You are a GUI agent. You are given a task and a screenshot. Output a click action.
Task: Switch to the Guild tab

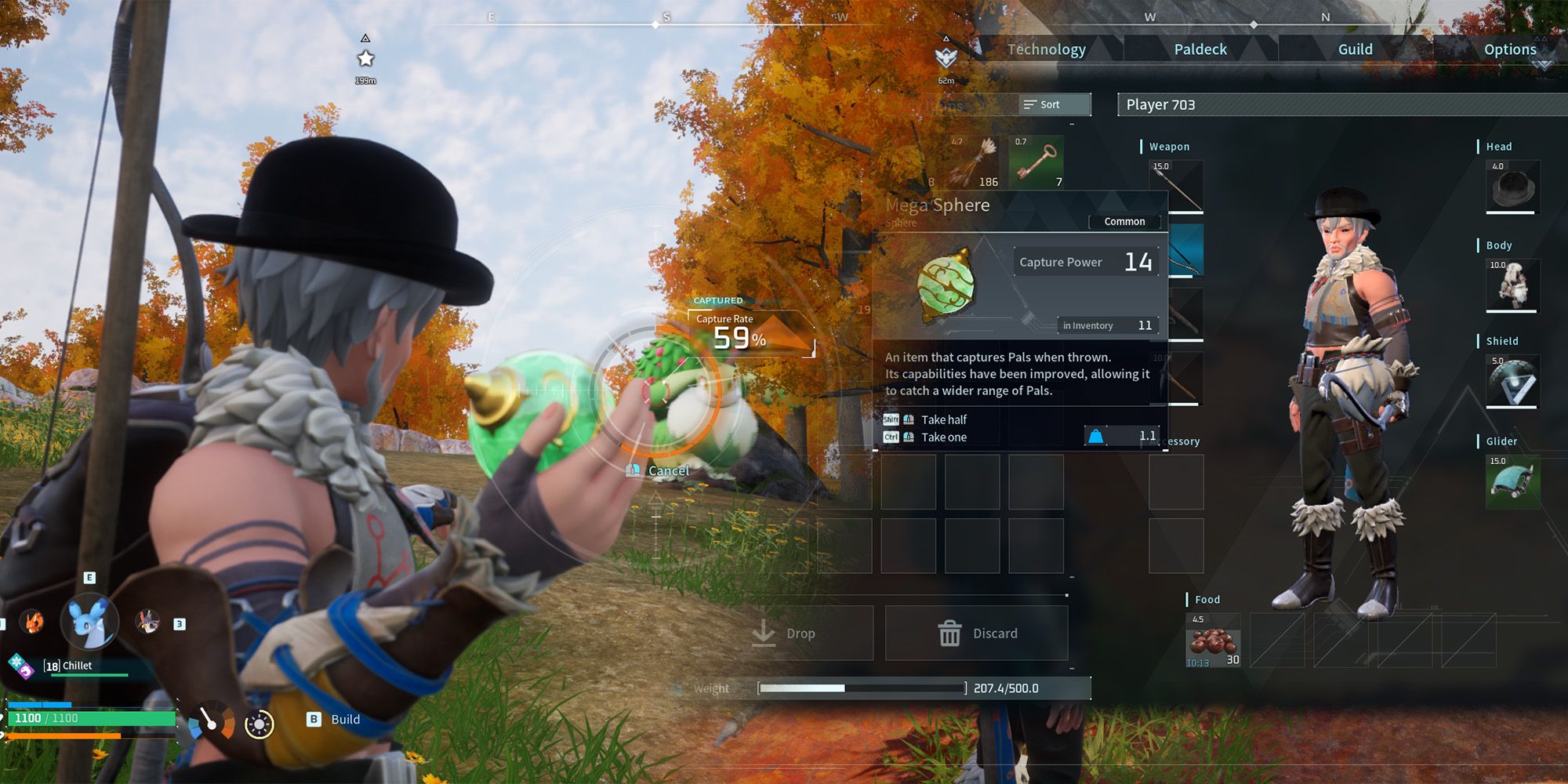pyautogui.click(x=1355, y=49)
